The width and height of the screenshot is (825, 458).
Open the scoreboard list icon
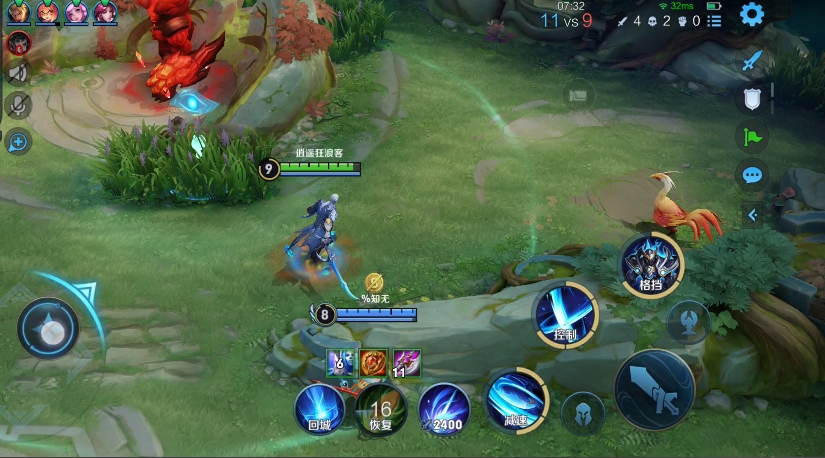click(714, 20)
